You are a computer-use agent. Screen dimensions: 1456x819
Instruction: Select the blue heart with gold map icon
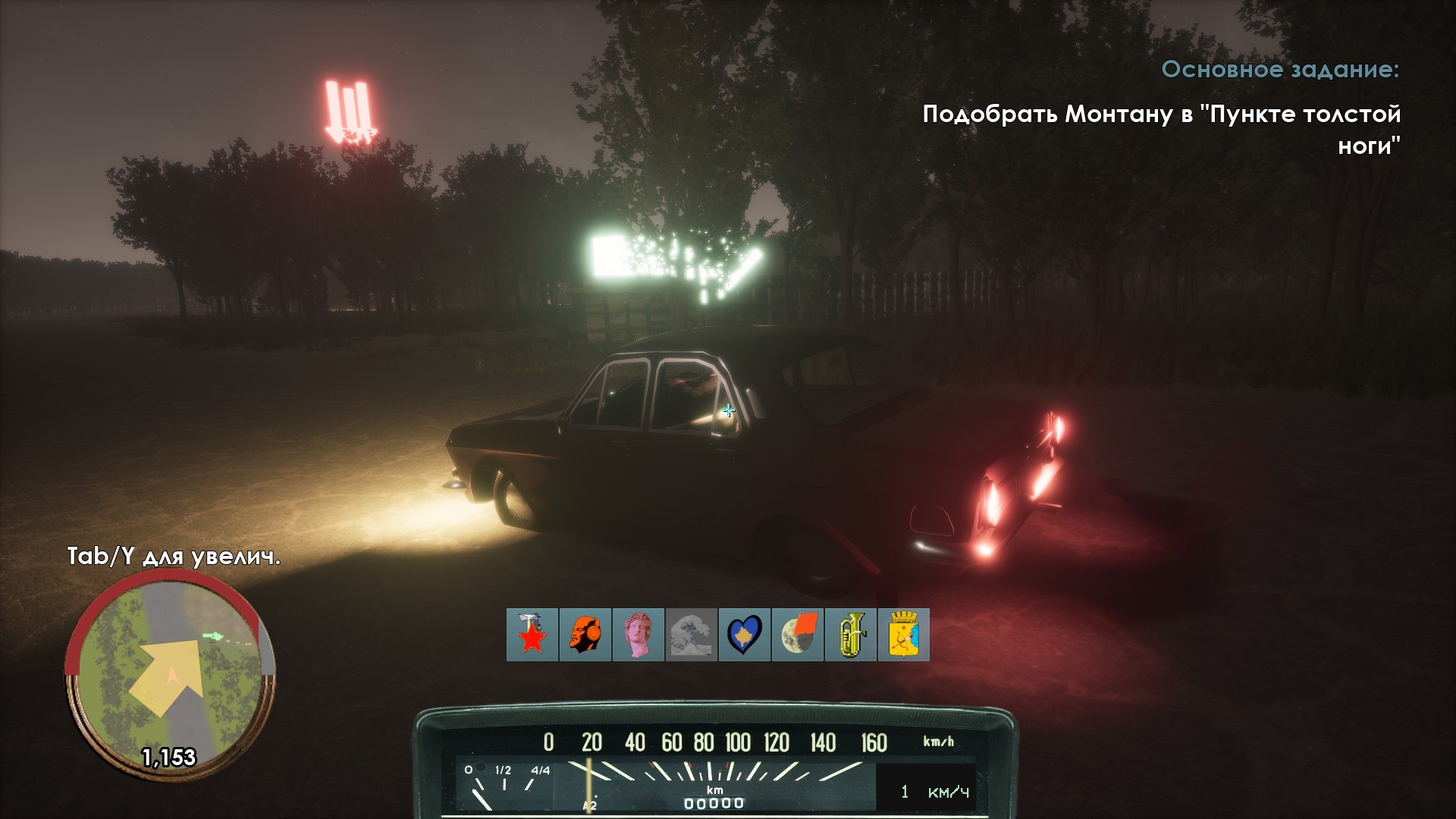(745, 635)
